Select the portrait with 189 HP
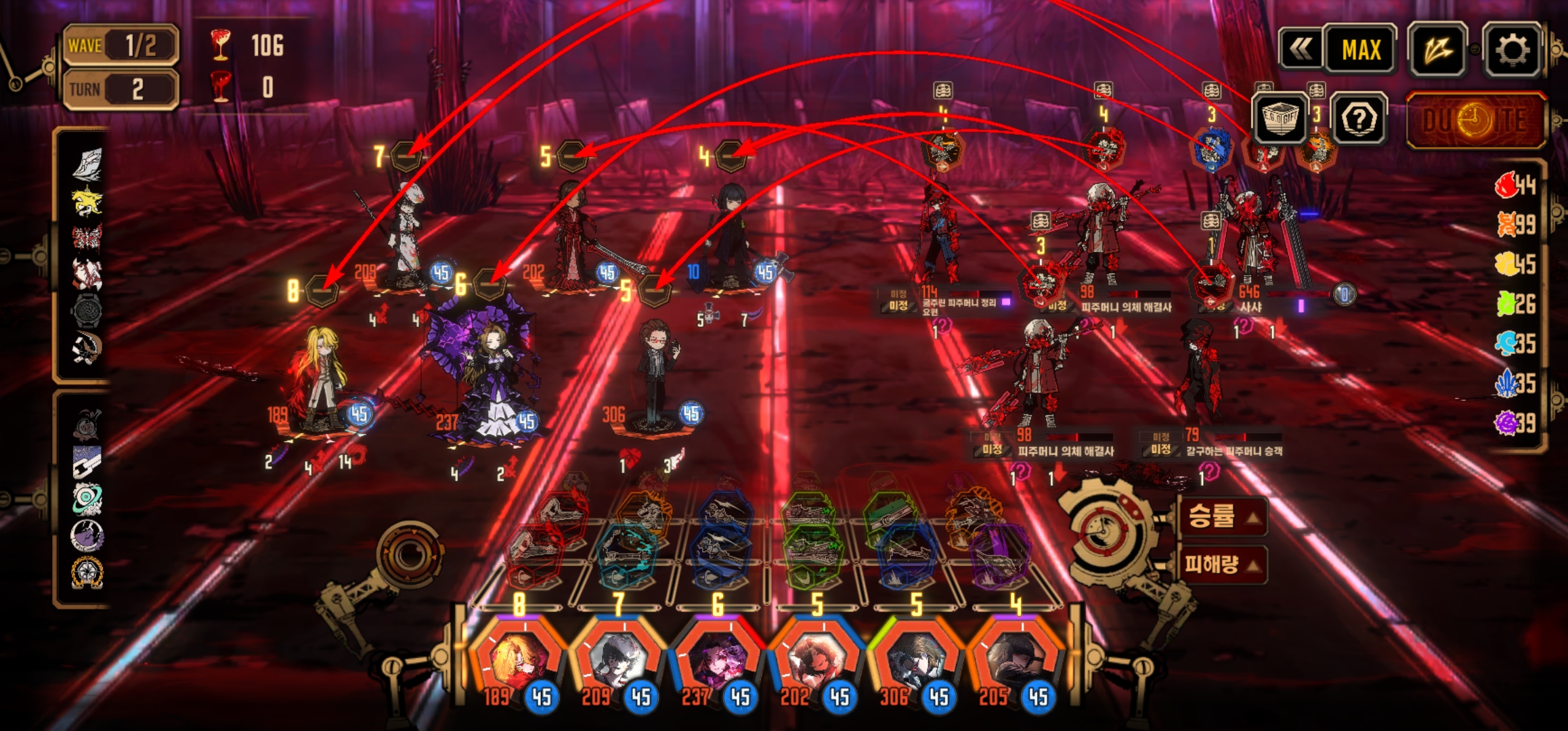1568x731 pixels. point(519,659)
